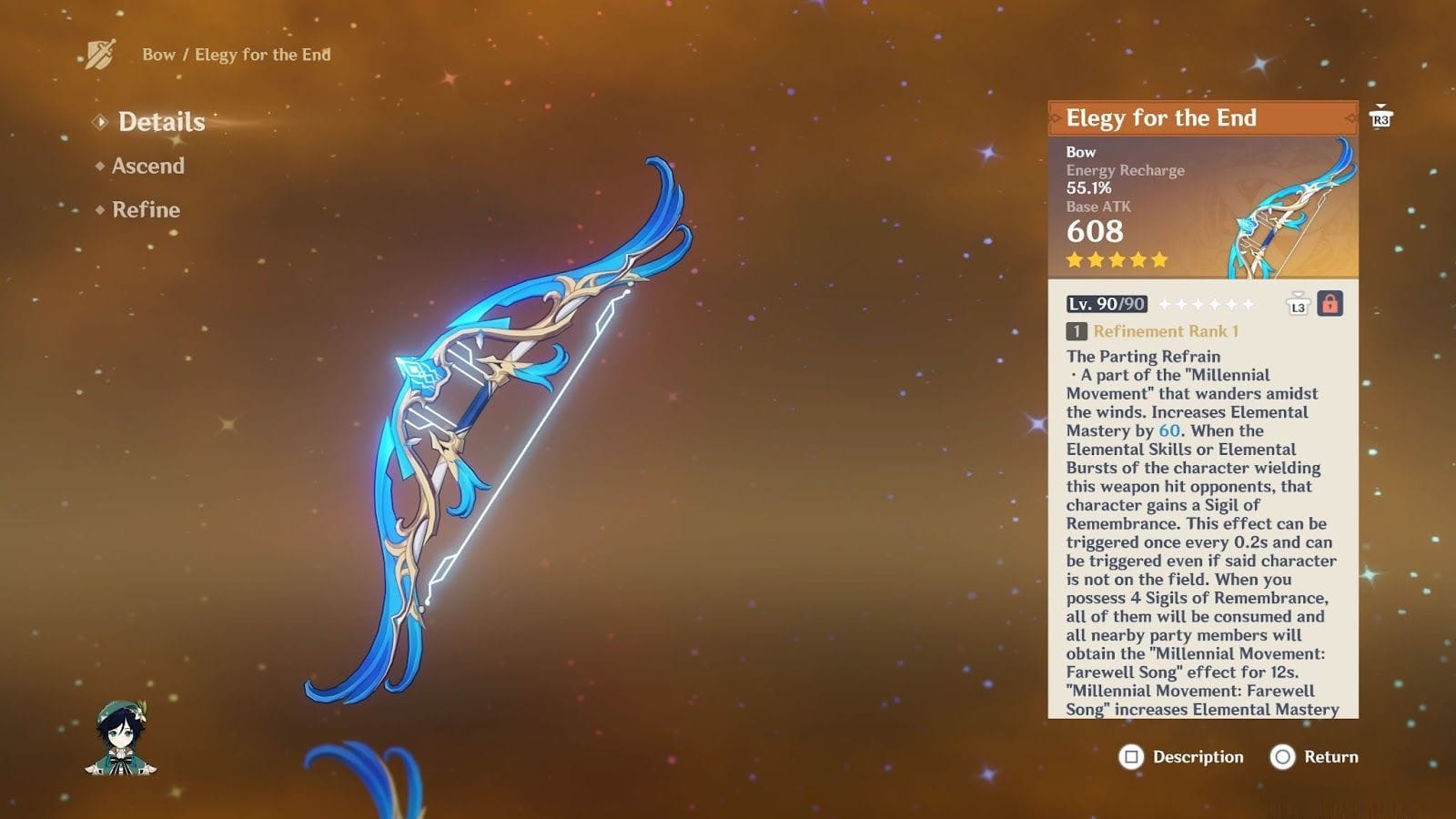Image resolution: width=1456 pixels, height=819 pixels.
Task: Click the crossed swords weapon icon in breadcrumb
Action: coord(100,53)
